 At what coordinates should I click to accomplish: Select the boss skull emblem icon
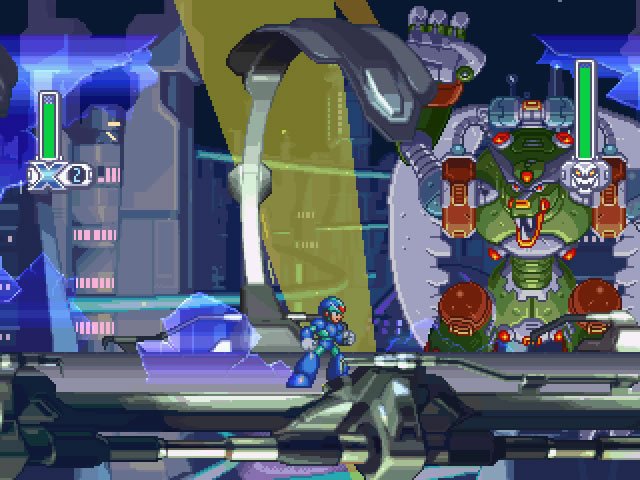pyautogui.click(x=584, y=175)
